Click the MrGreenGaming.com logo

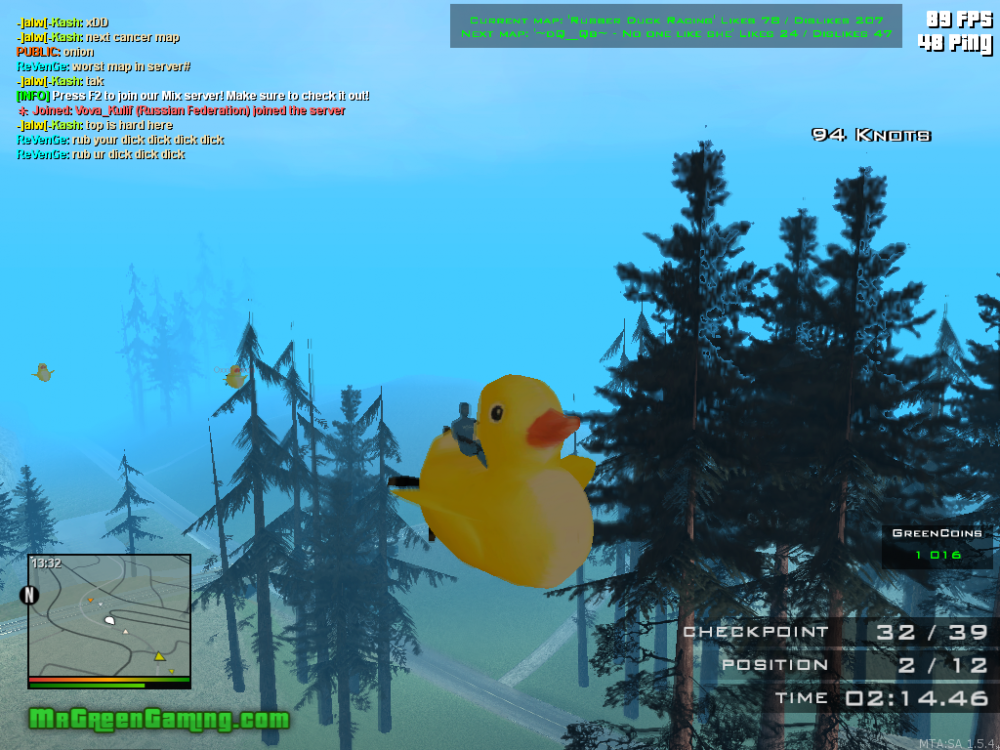(x=159, y=719)
